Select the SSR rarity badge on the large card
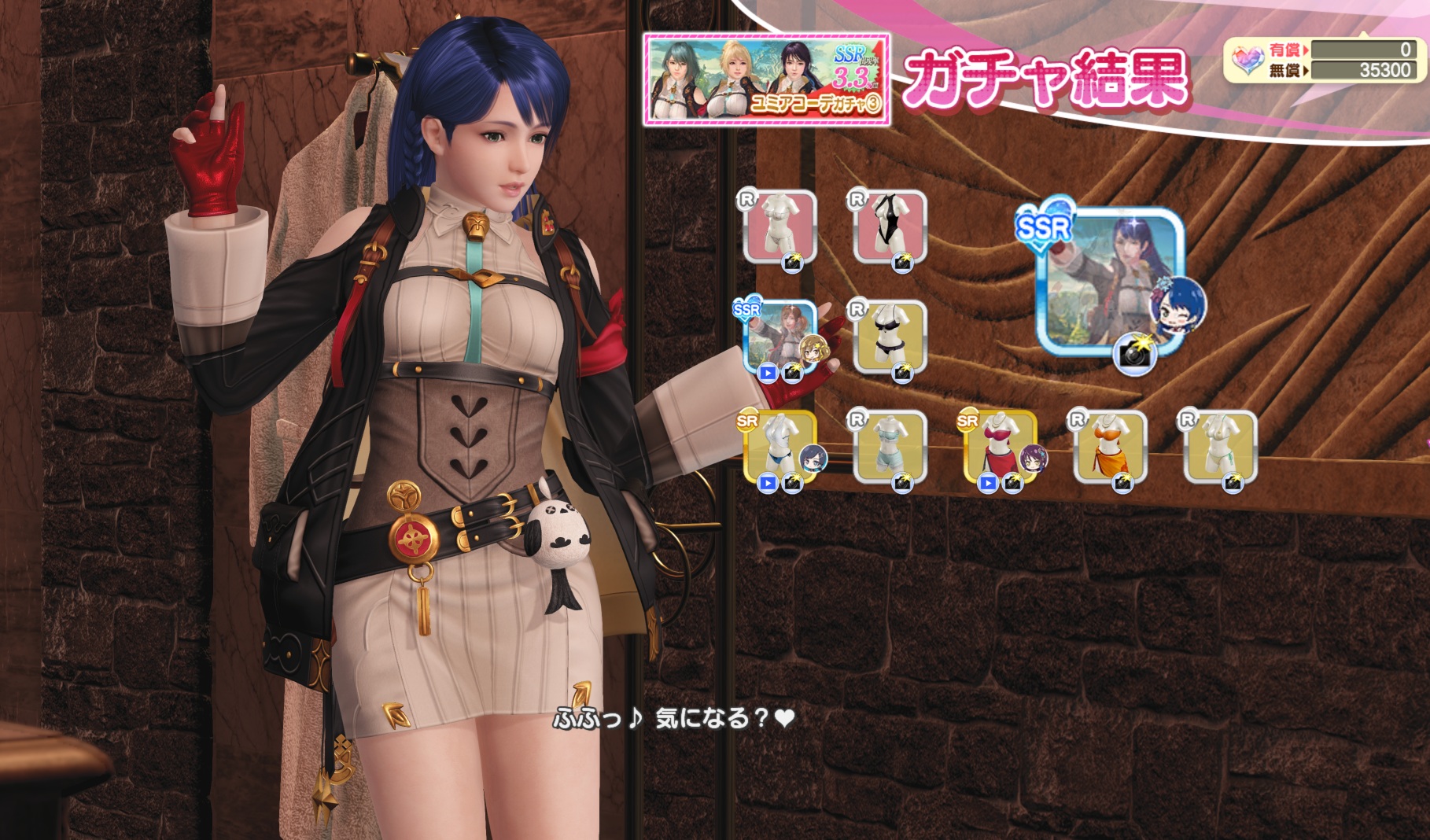This screenshot has width=1430, height=840. tap(1042, 227)
